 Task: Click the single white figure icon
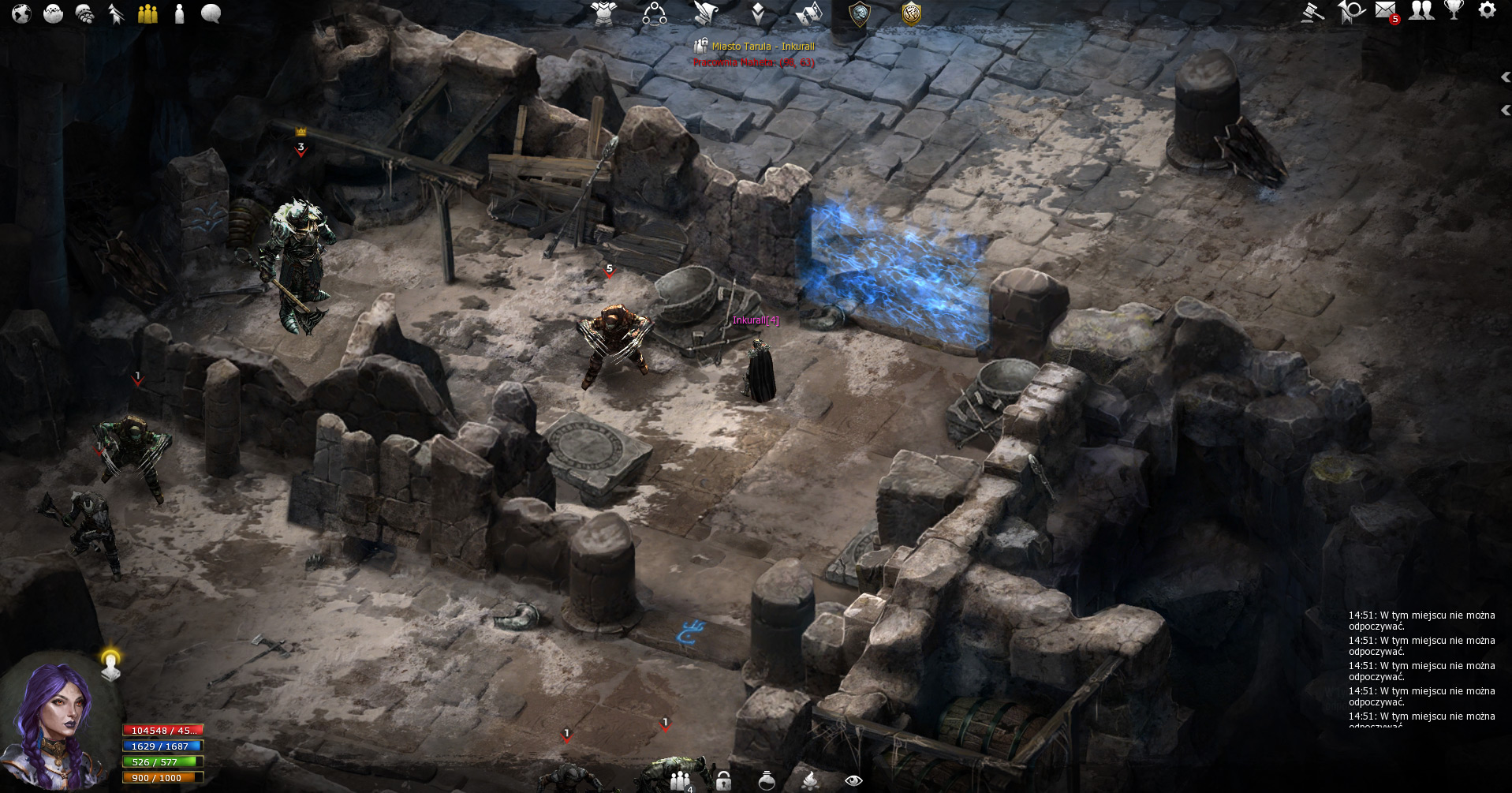179,13
